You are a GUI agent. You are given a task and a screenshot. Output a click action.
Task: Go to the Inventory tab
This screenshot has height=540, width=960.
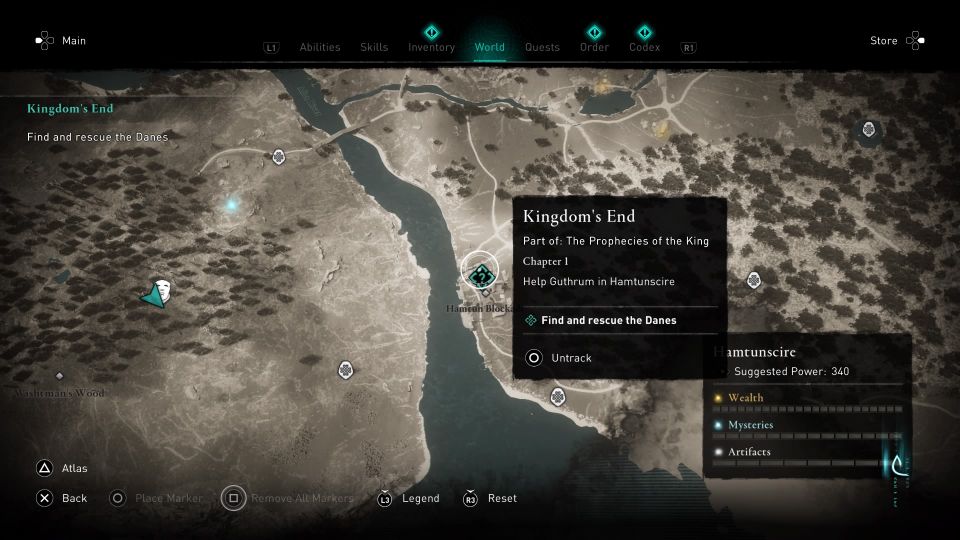(431, 47)
